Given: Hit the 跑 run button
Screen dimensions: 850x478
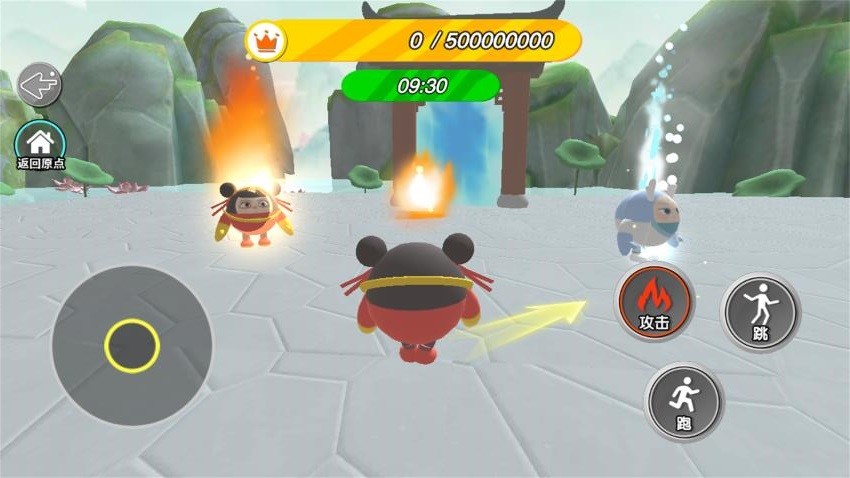Looking at the screenshot, I should [x=684, y=401].
